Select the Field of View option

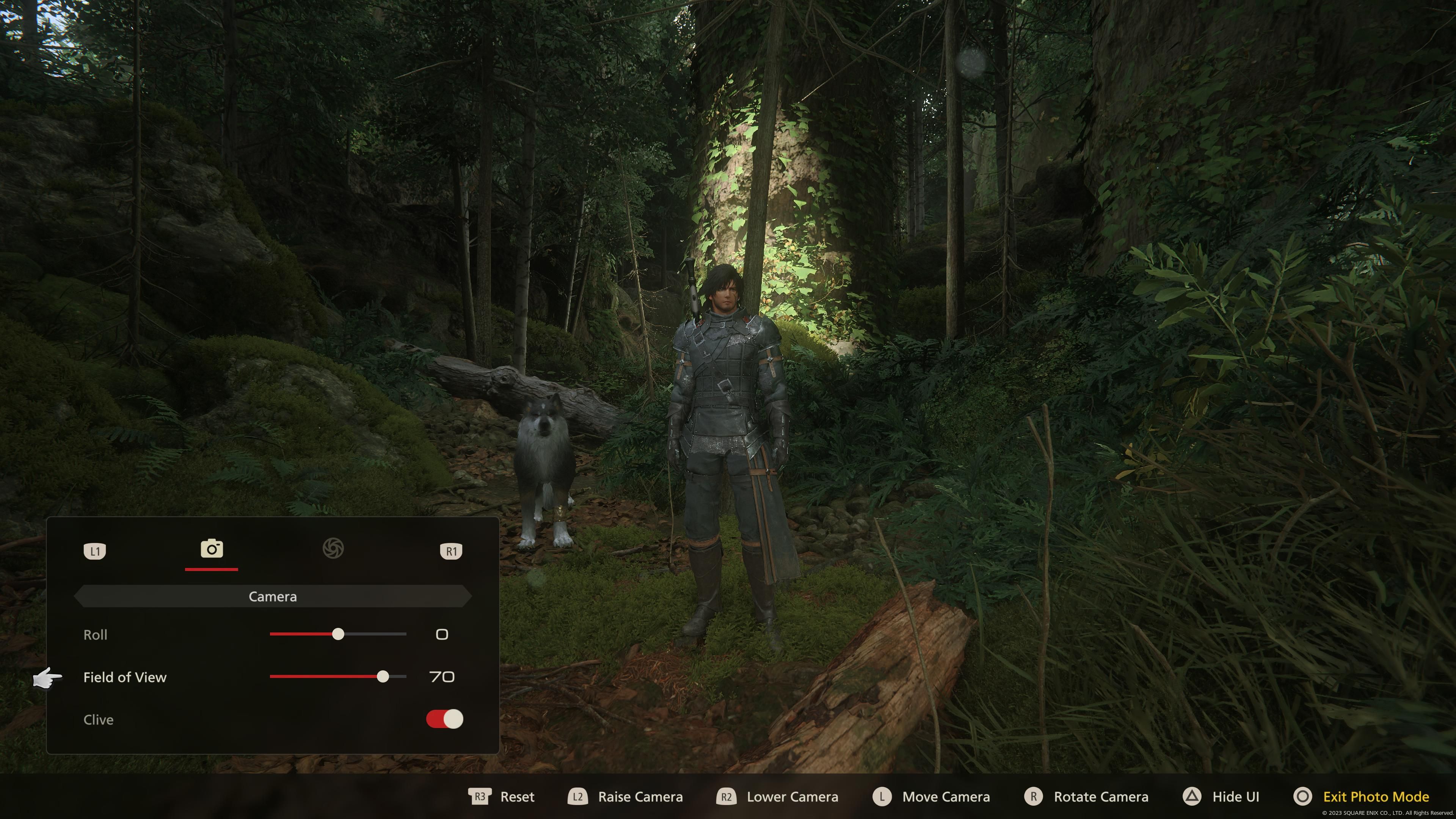coord(126,677)
